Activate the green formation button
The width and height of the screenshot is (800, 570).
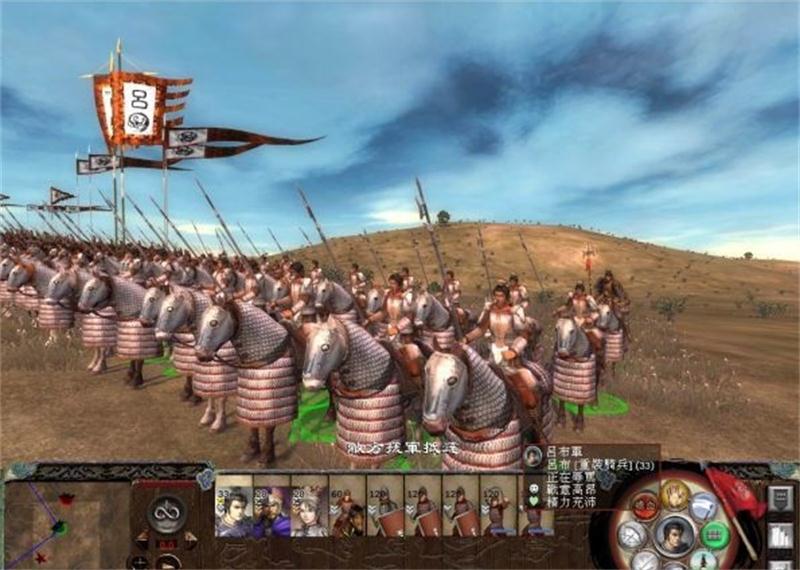715,533
